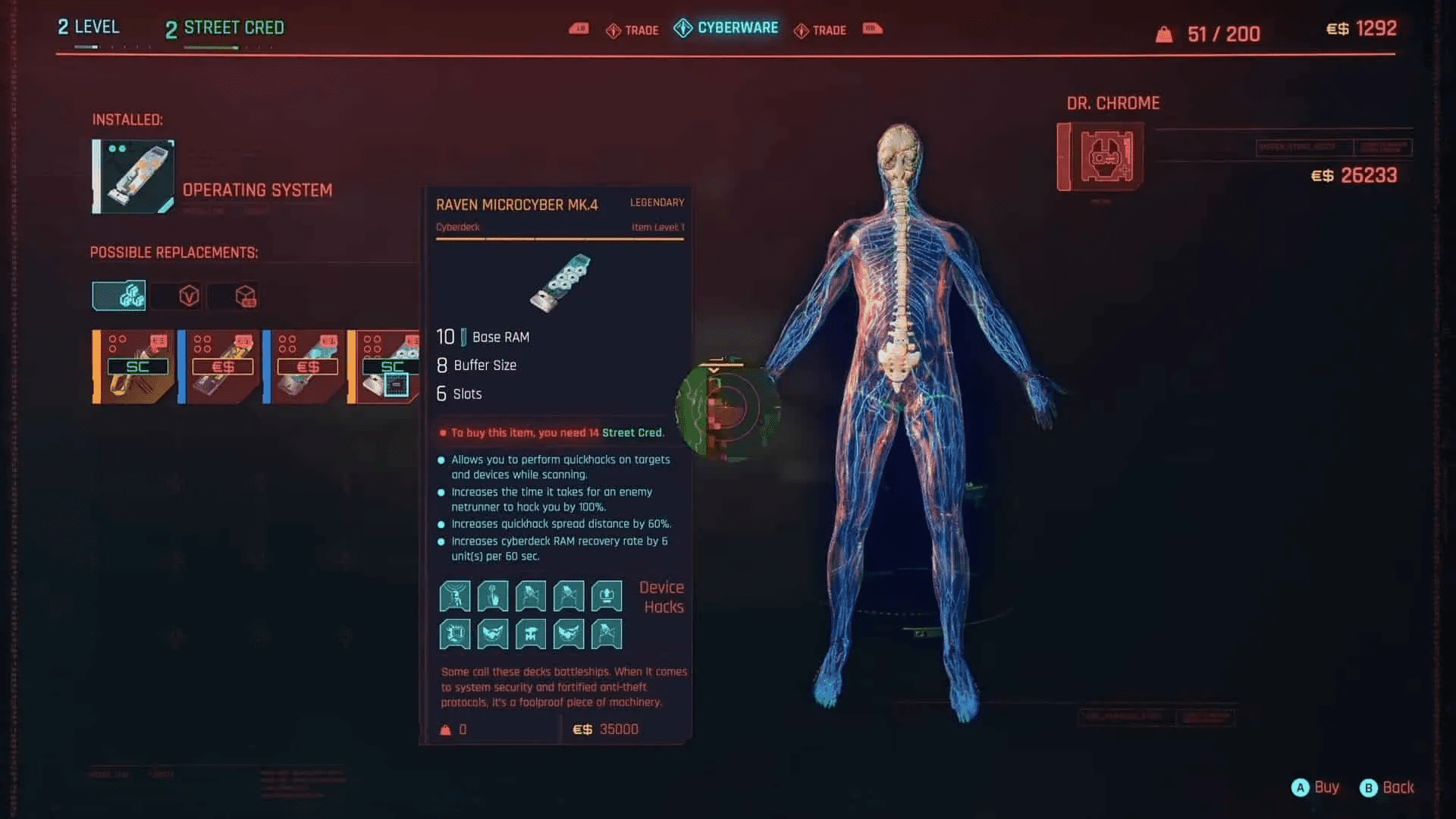1456x819 pixels.
Task: Switch to the Cyberware tab
Action: coord(726,28)
